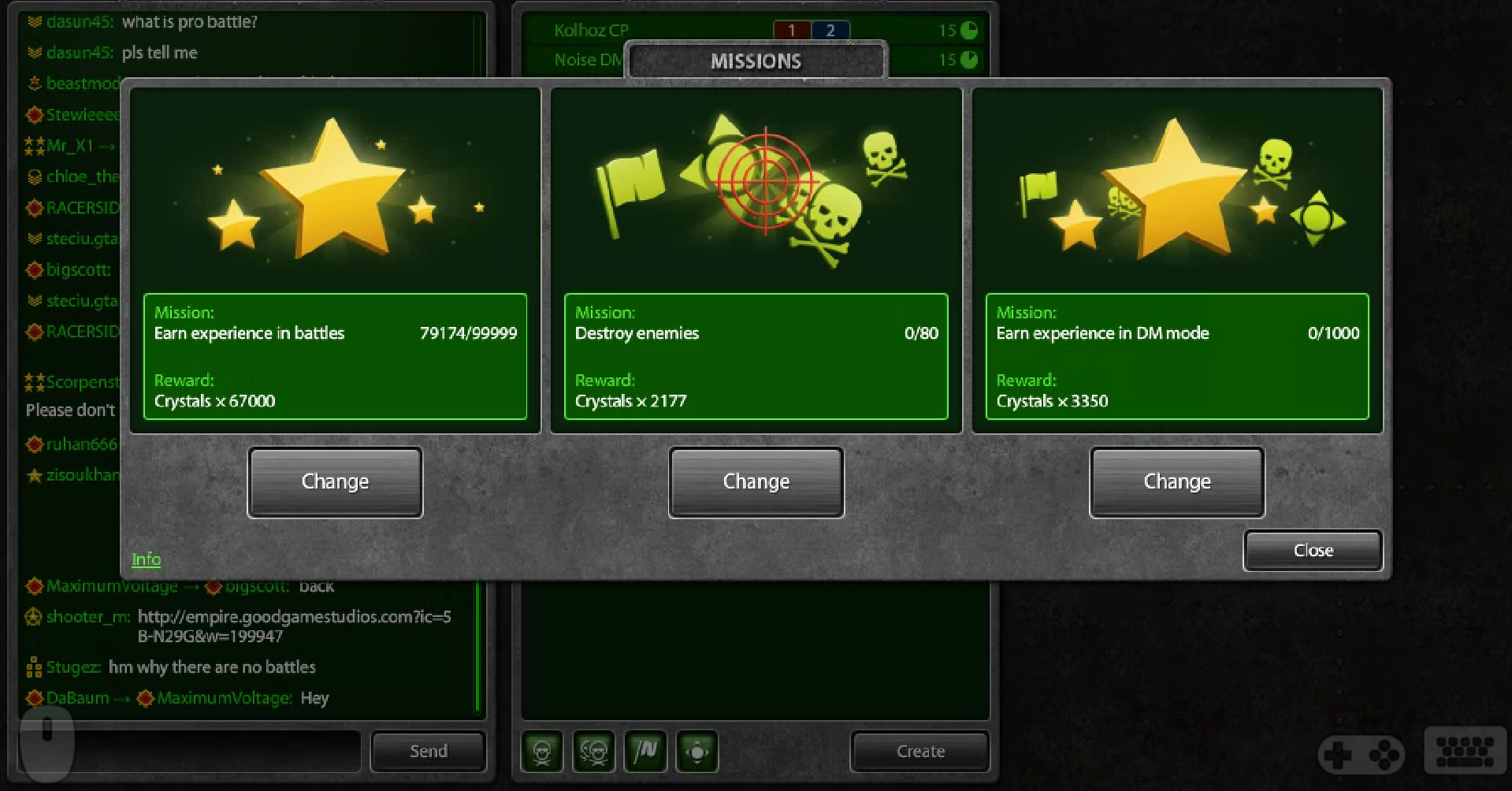Select the Control Points target mode icon
Screen dimensions: 1512x791
(697, 752)
